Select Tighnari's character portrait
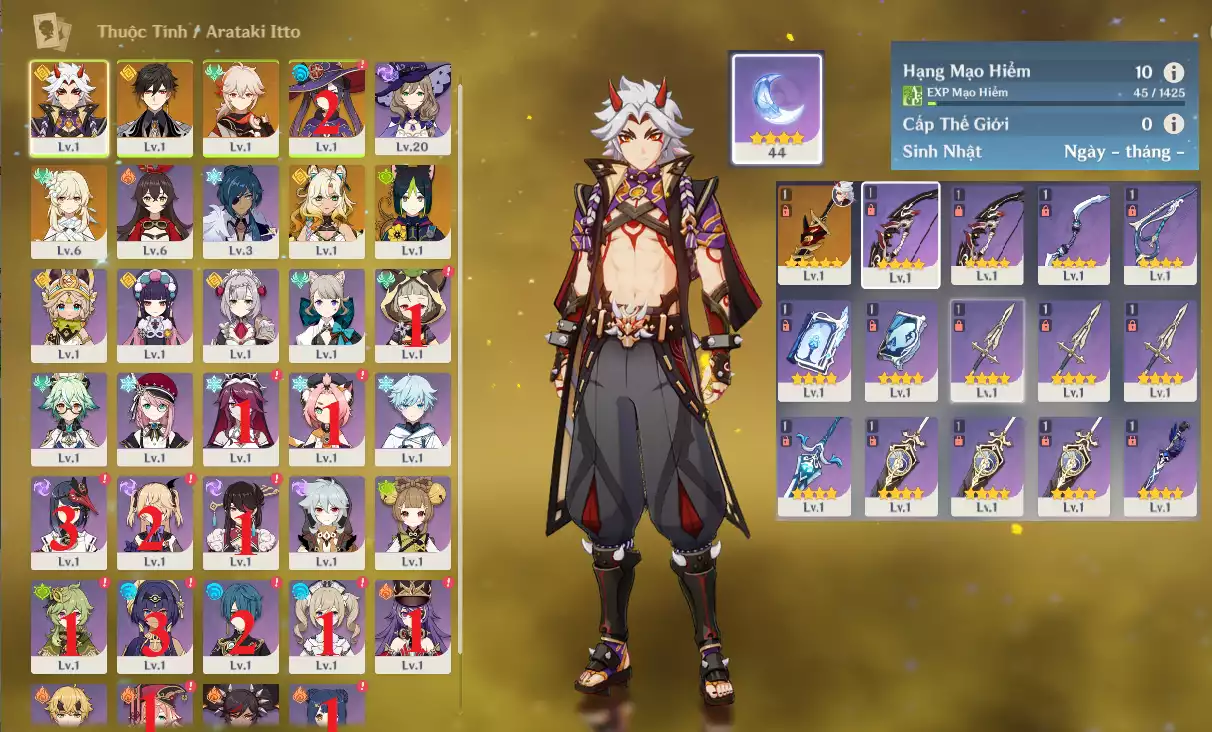 413,204
